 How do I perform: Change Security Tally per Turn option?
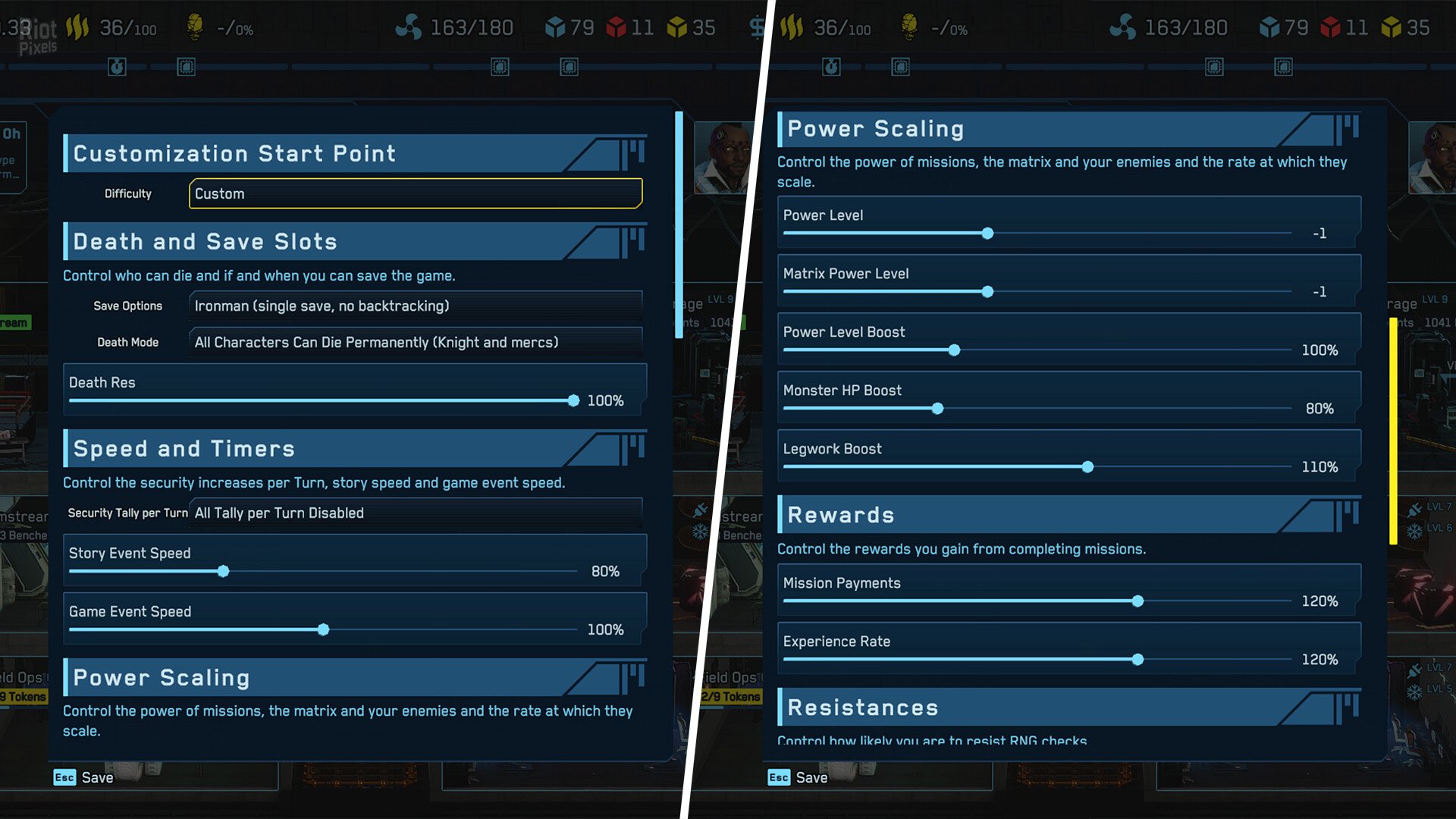click(416, 513)
